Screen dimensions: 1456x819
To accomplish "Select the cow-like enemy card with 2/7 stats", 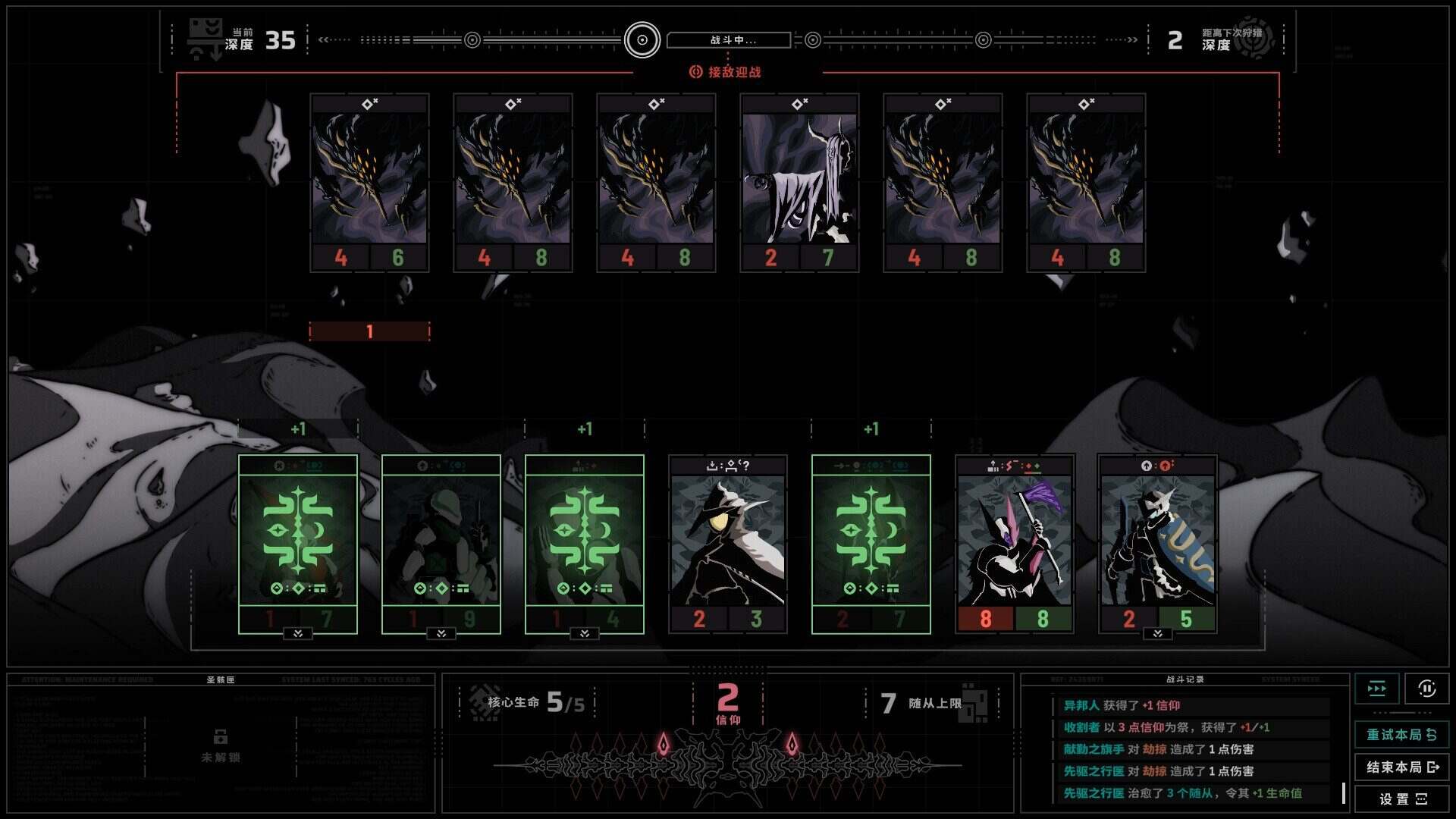I will [799, 180].
